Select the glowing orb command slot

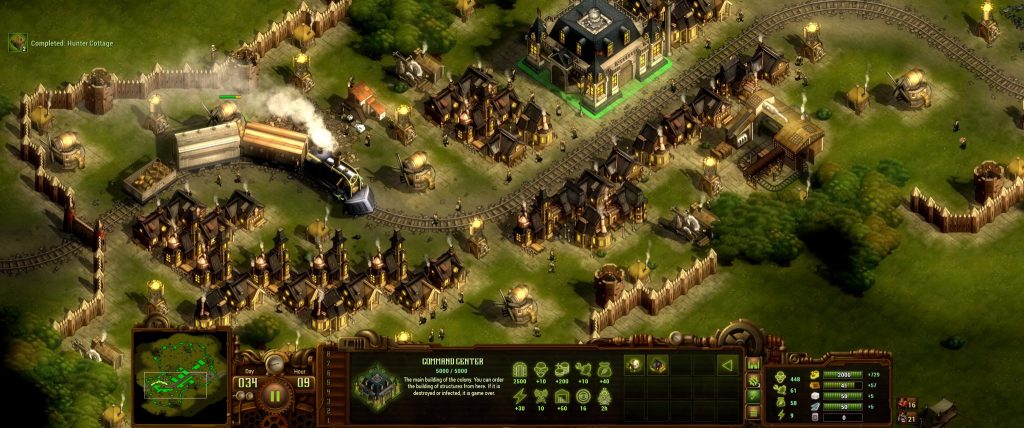(x=632, y=365)
